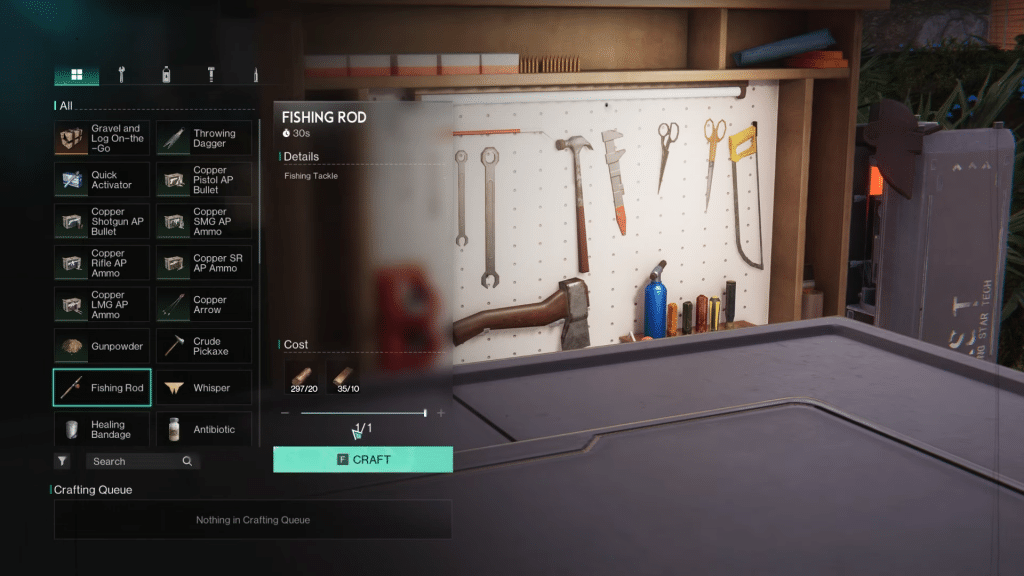
Task: Select Copper LMG AP Ammo recipe
Action: pyautogui.click(x=102, y=305)
